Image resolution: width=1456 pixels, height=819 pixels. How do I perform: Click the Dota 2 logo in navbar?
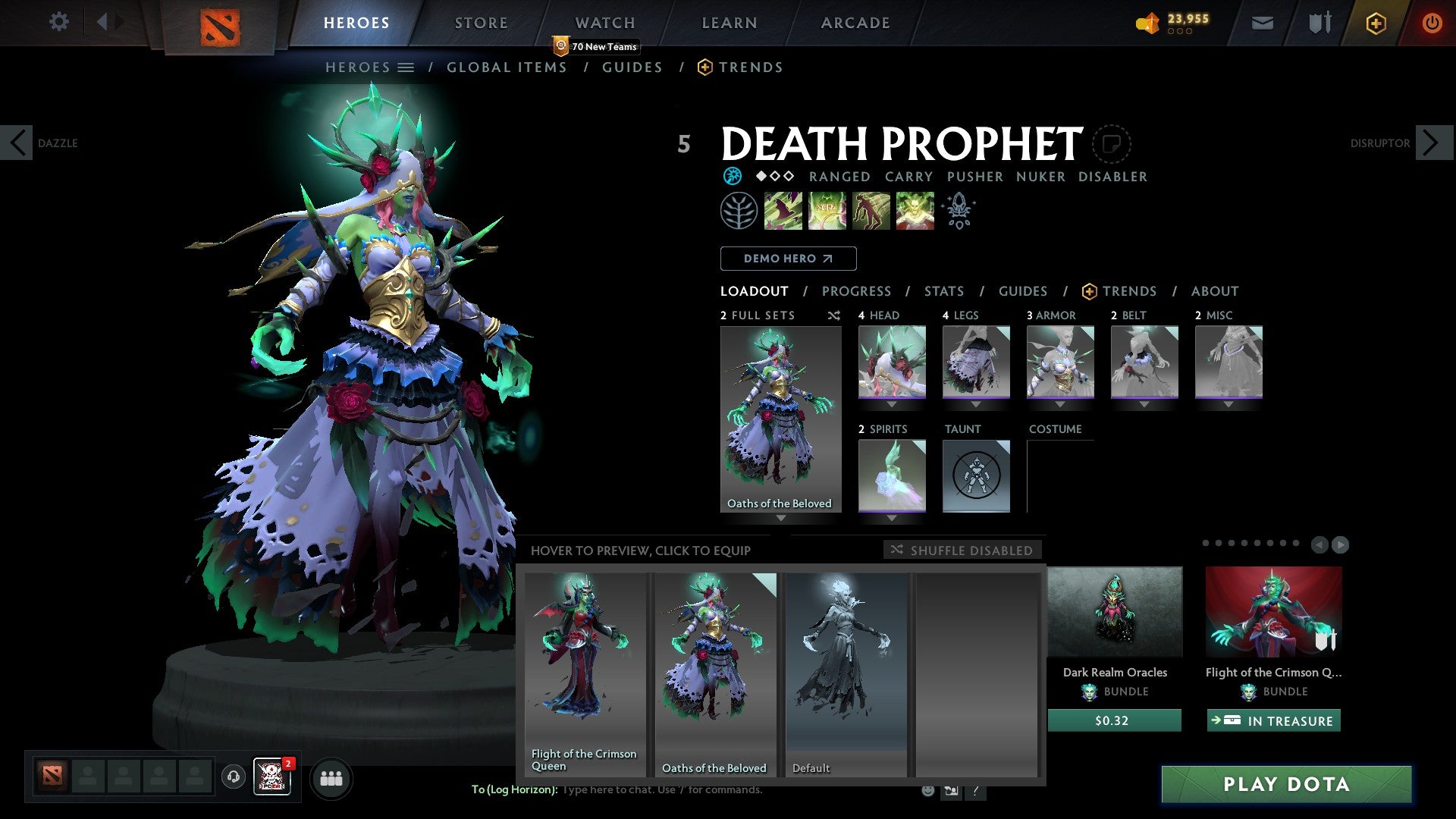pyautogui.click(x=220, y=23)
